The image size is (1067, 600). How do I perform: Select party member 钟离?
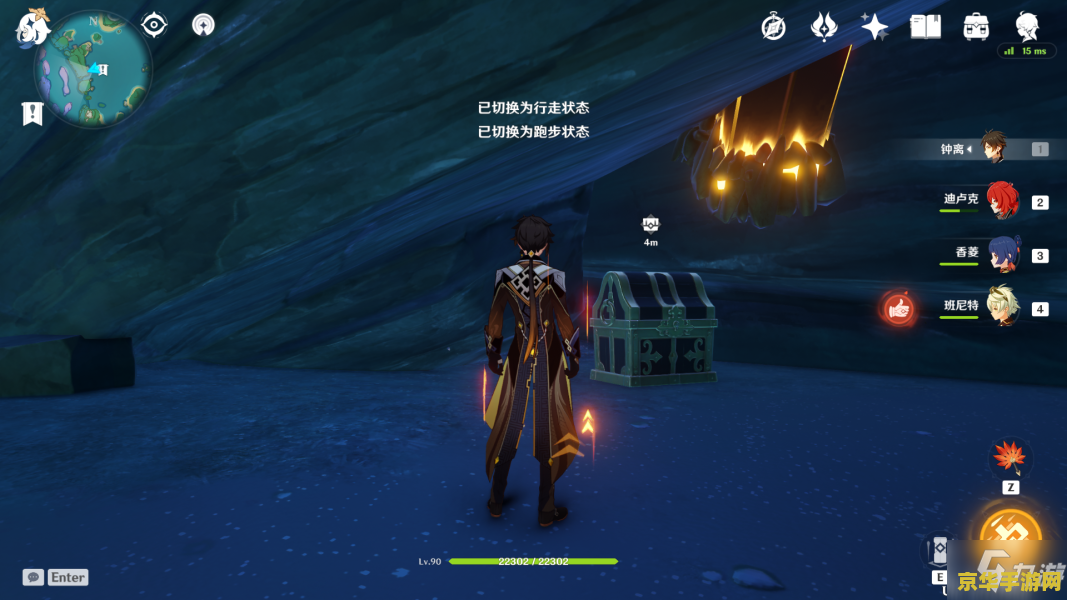click(x=992, y=148)
